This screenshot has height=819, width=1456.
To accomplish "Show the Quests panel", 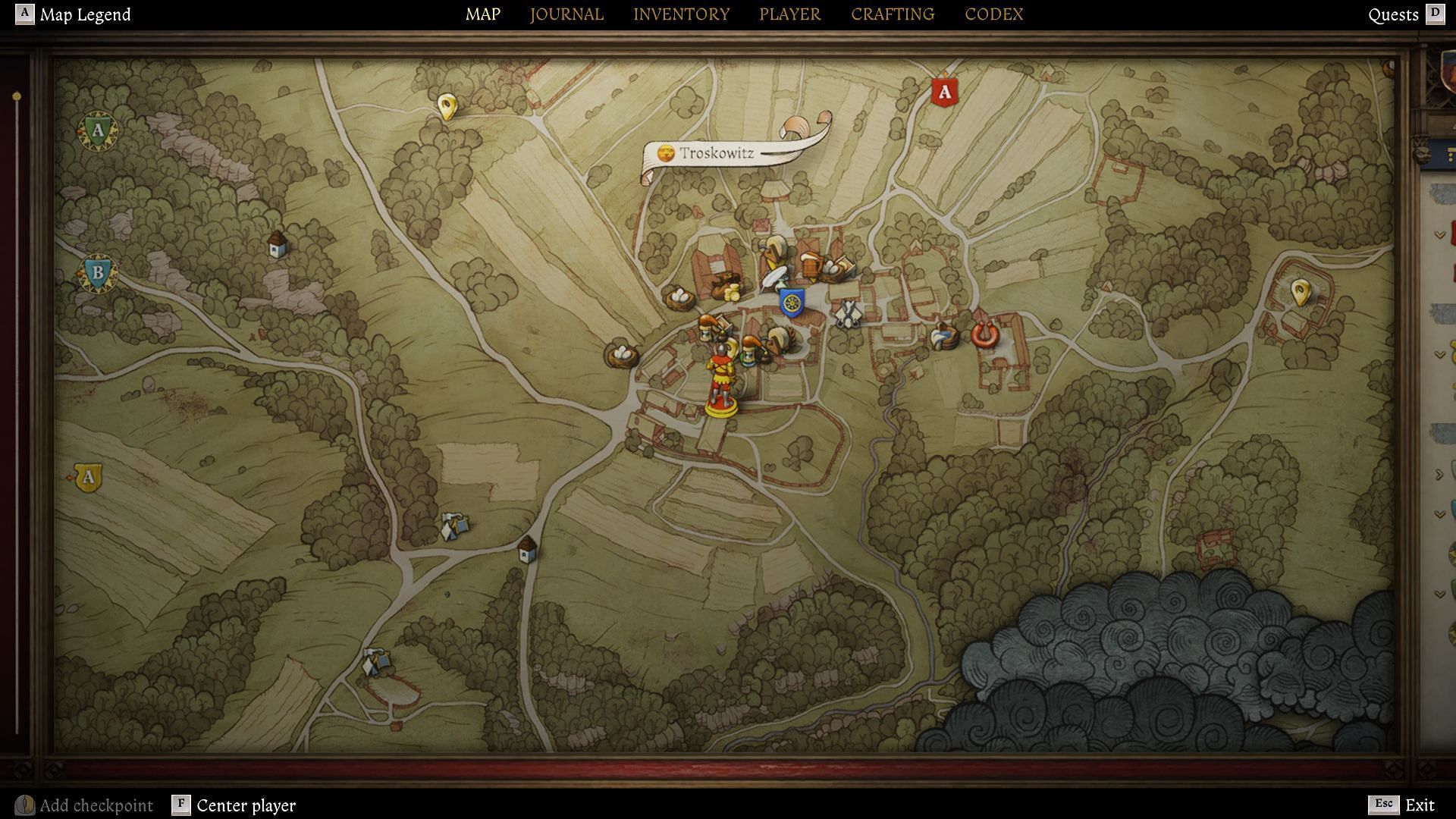I will click(1393, 14).
